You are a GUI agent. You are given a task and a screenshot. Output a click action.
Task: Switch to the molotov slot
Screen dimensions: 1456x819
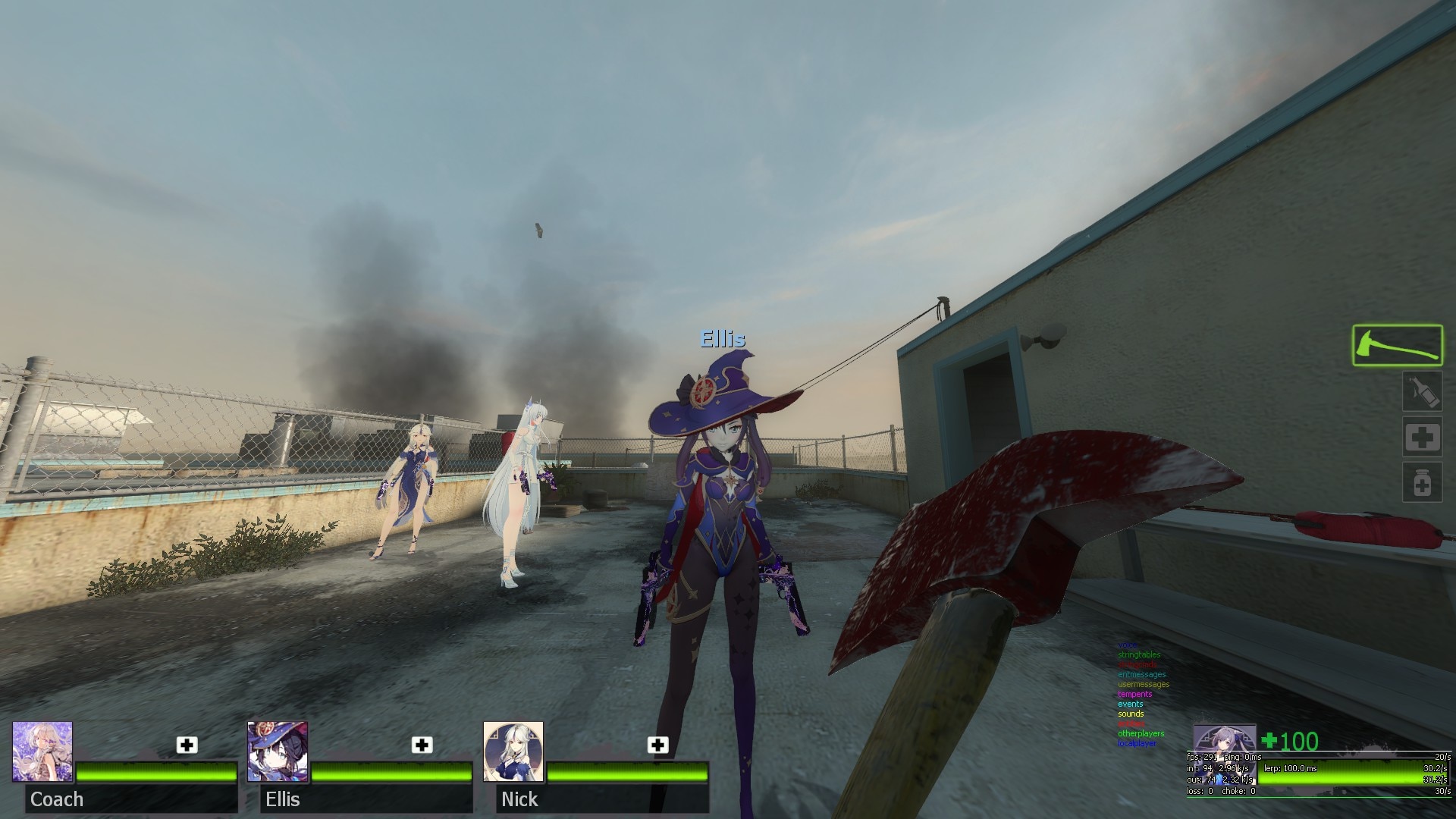pyautogui.click(x=1421, y=392)
